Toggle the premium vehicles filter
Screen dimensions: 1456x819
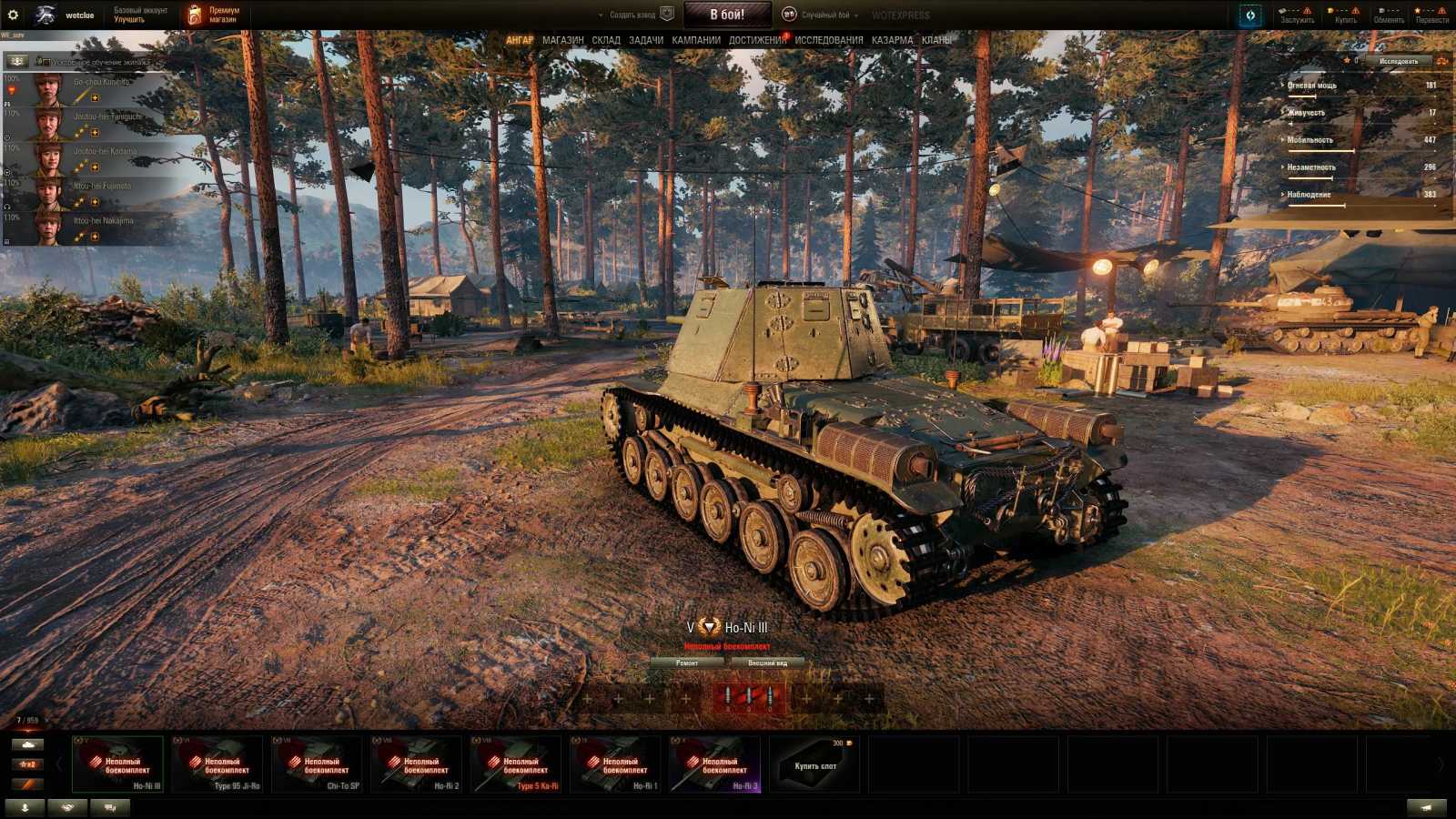pyautogui.click(x=27, y=783)
